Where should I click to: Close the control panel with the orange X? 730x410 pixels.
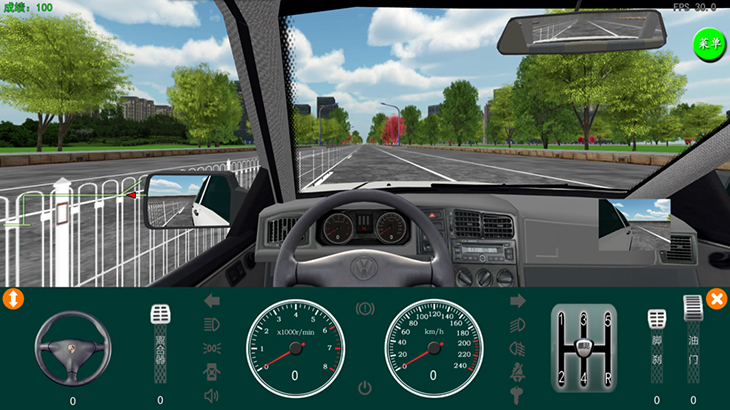pyautogui.click(x=716, y=298)
